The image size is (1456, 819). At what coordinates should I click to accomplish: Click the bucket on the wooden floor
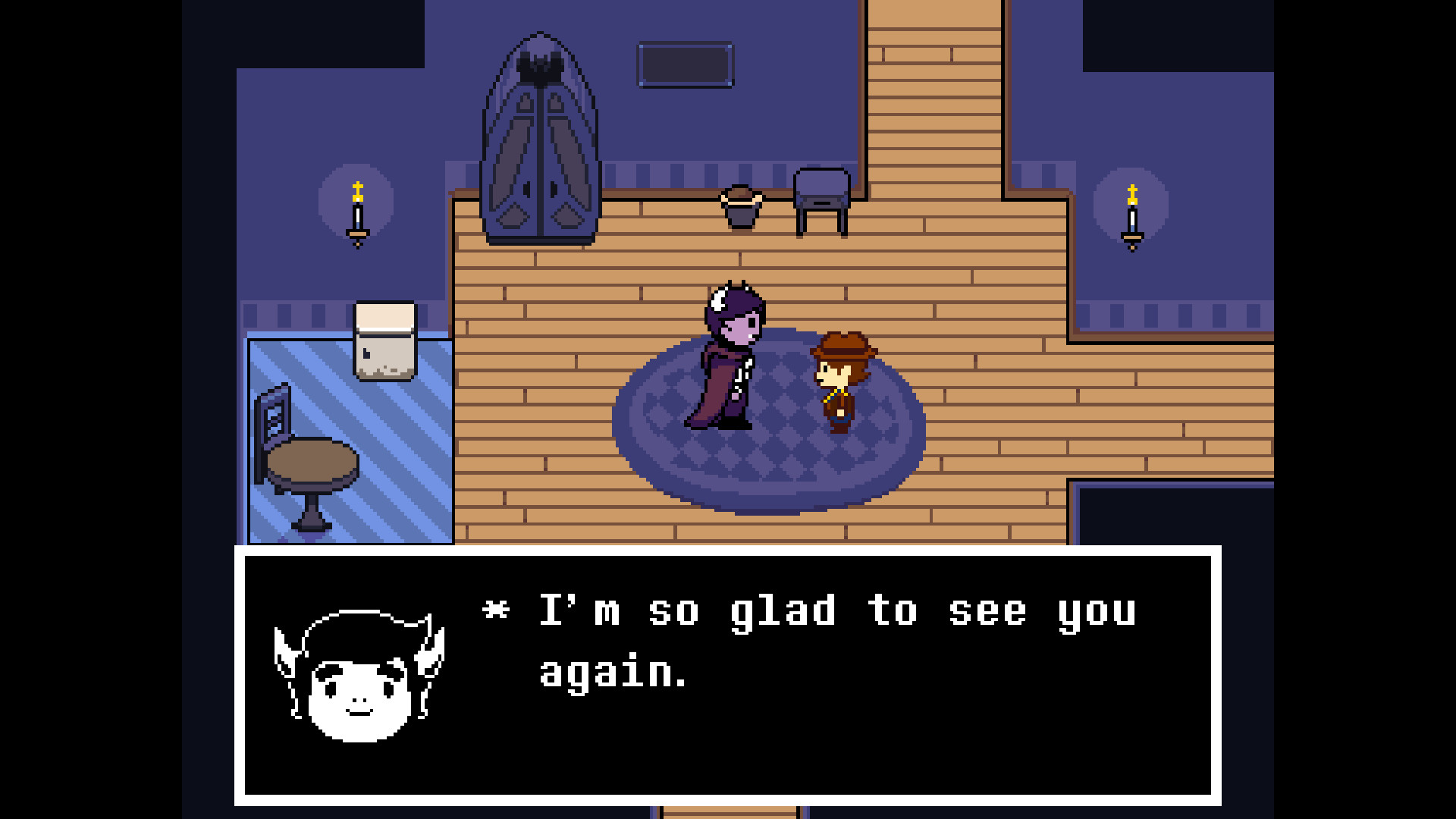coord(742,205)
